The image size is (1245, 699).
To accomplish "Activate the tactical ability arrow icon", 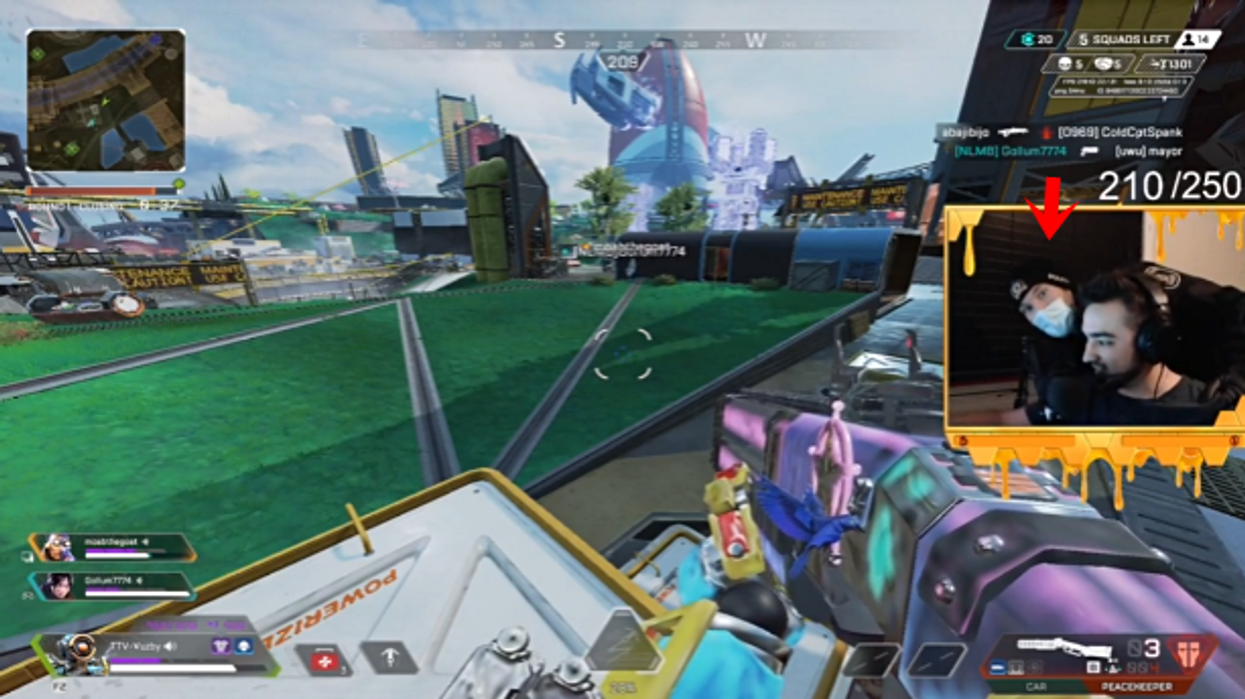I will [x=389, y=658].
